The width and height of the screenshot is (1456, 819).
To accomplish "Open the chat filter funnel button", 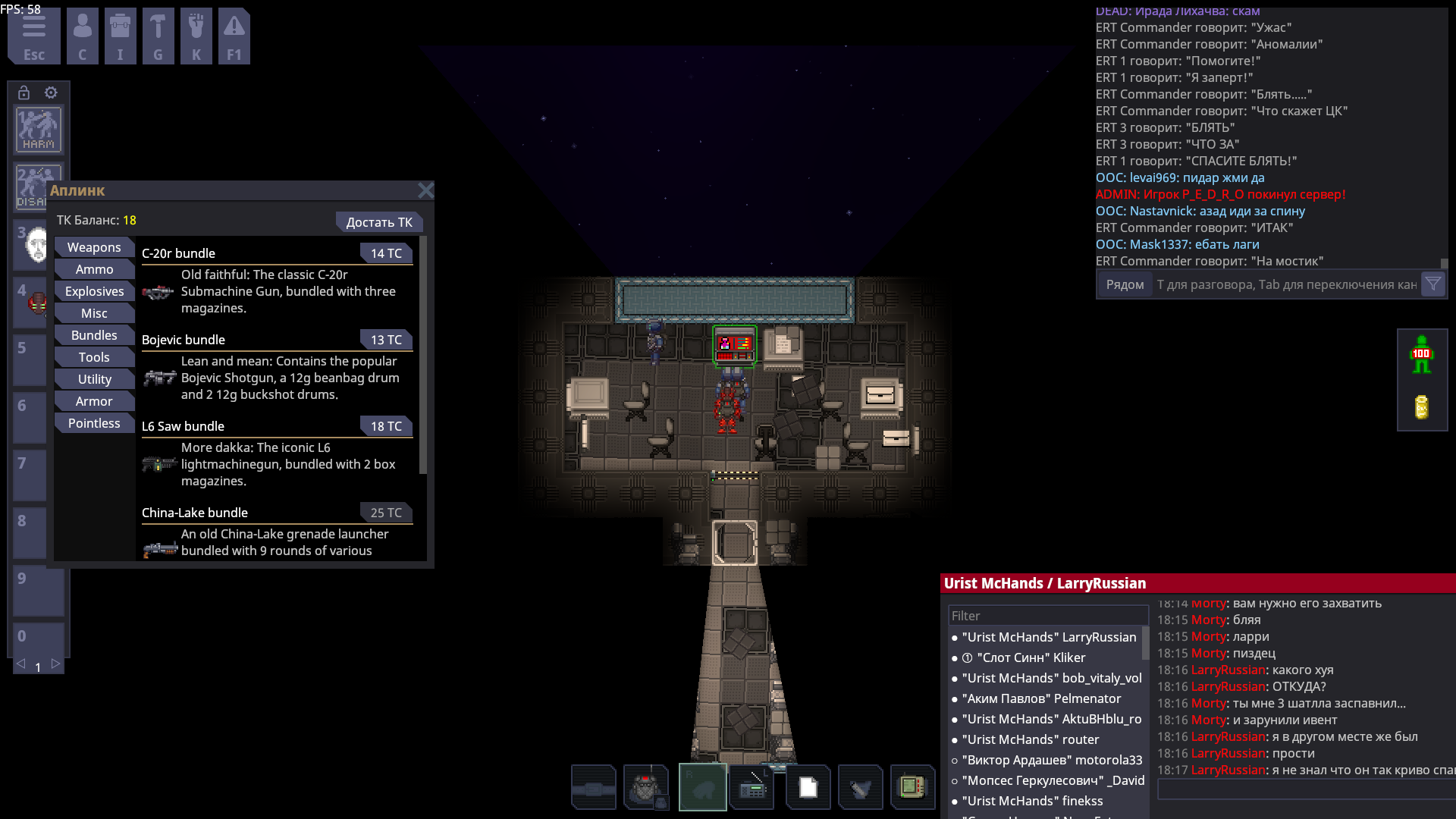I will (1432, 284).
